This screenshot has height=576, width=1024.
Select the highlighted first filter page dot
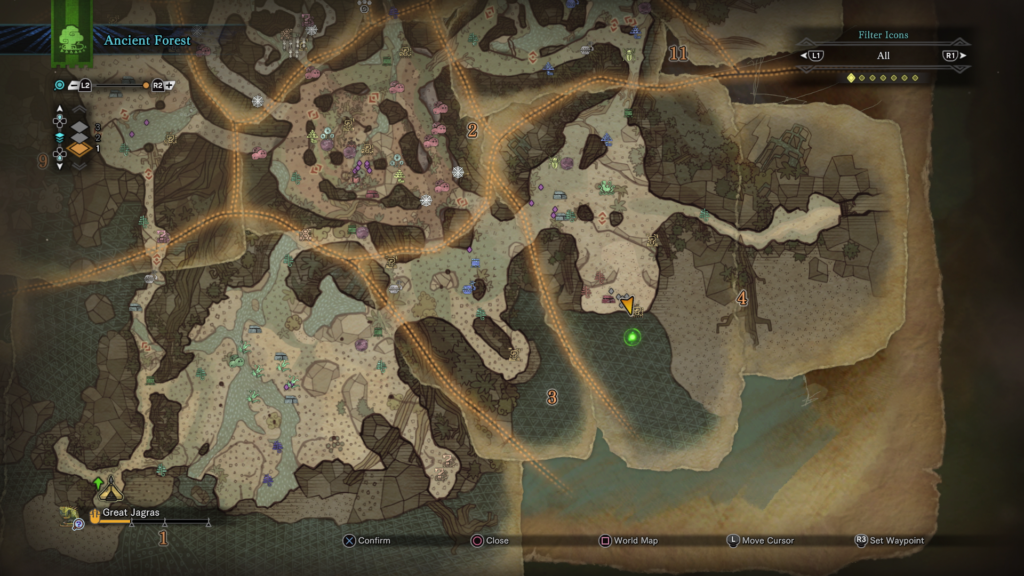pos(851,77)
